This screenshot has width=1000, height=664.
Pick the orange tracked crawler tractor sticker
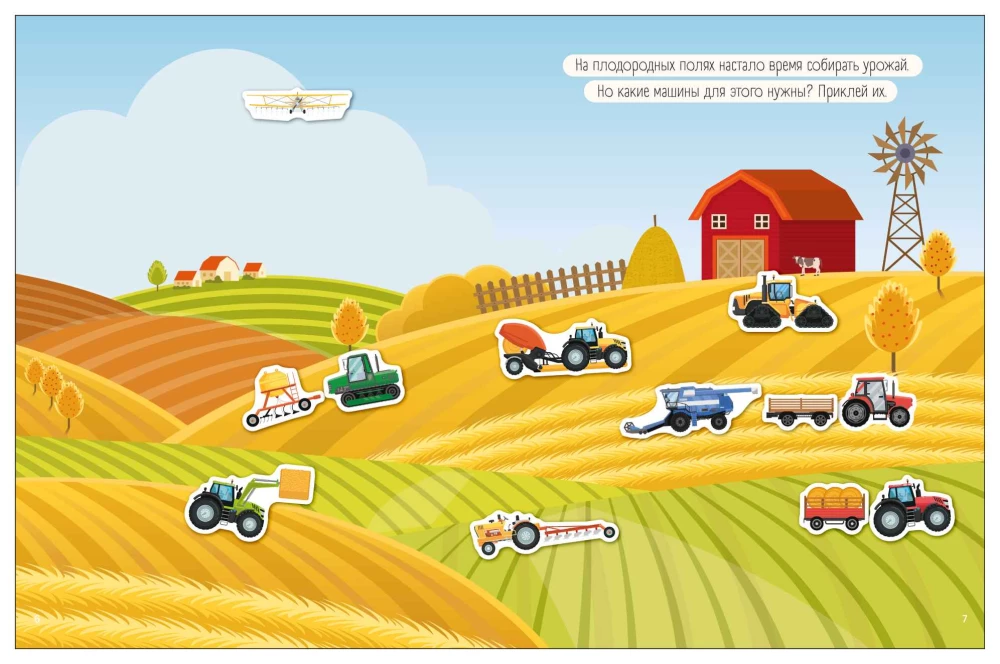pyautogui.click(x=782, y=301)
